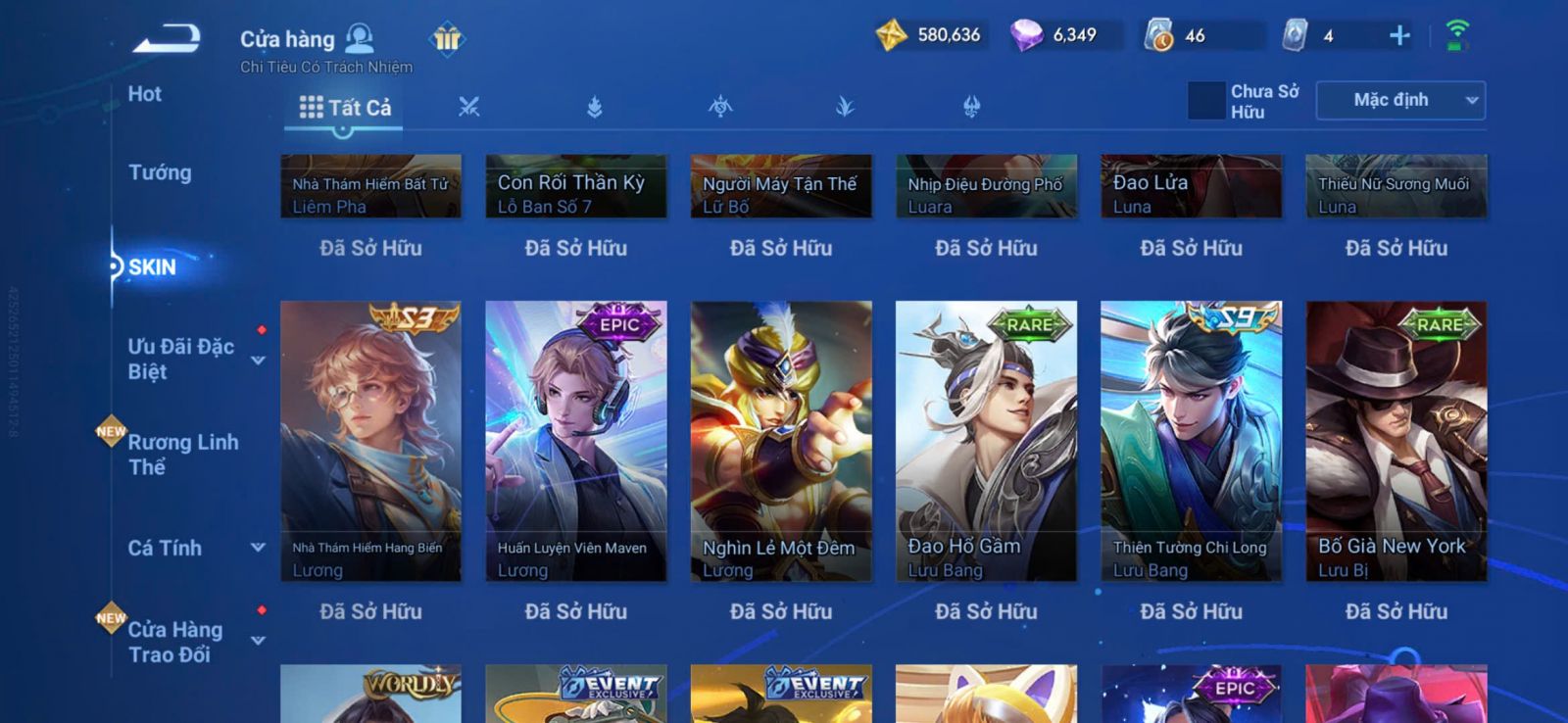
Task: Select the Con Rối Thần Kỳ skin
Action: click(575, 186)
